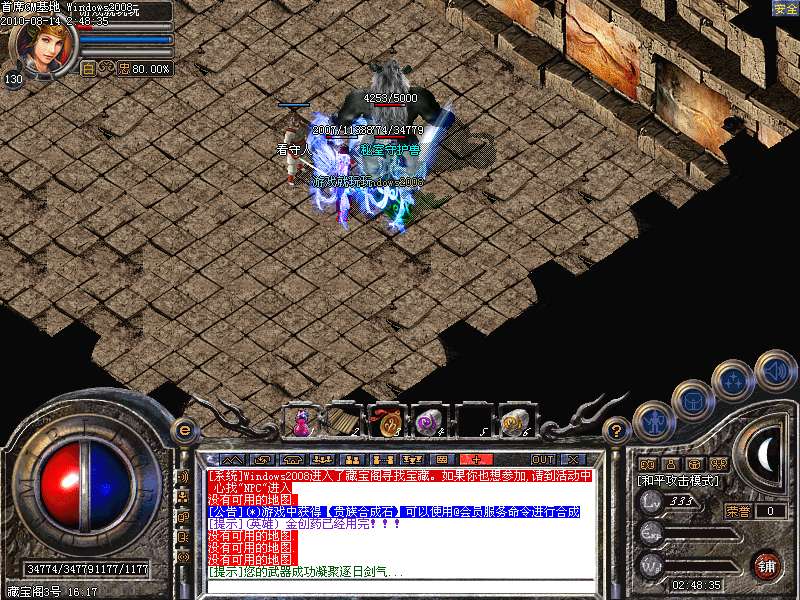Click the round 'e' button left of hotbar

click(183, 430)
